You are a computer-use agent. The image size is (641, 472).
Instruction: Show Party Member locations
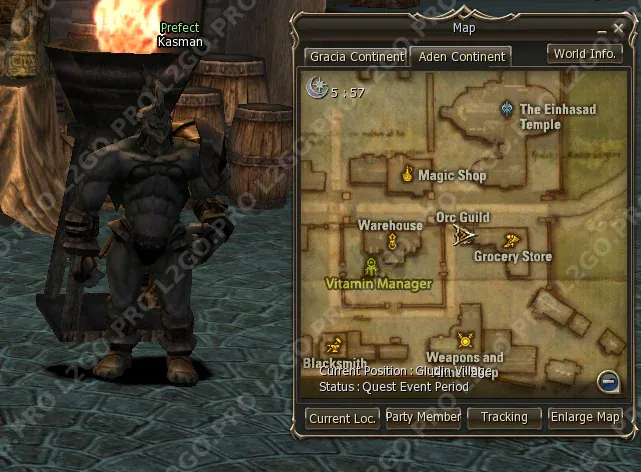coord(423,417)
